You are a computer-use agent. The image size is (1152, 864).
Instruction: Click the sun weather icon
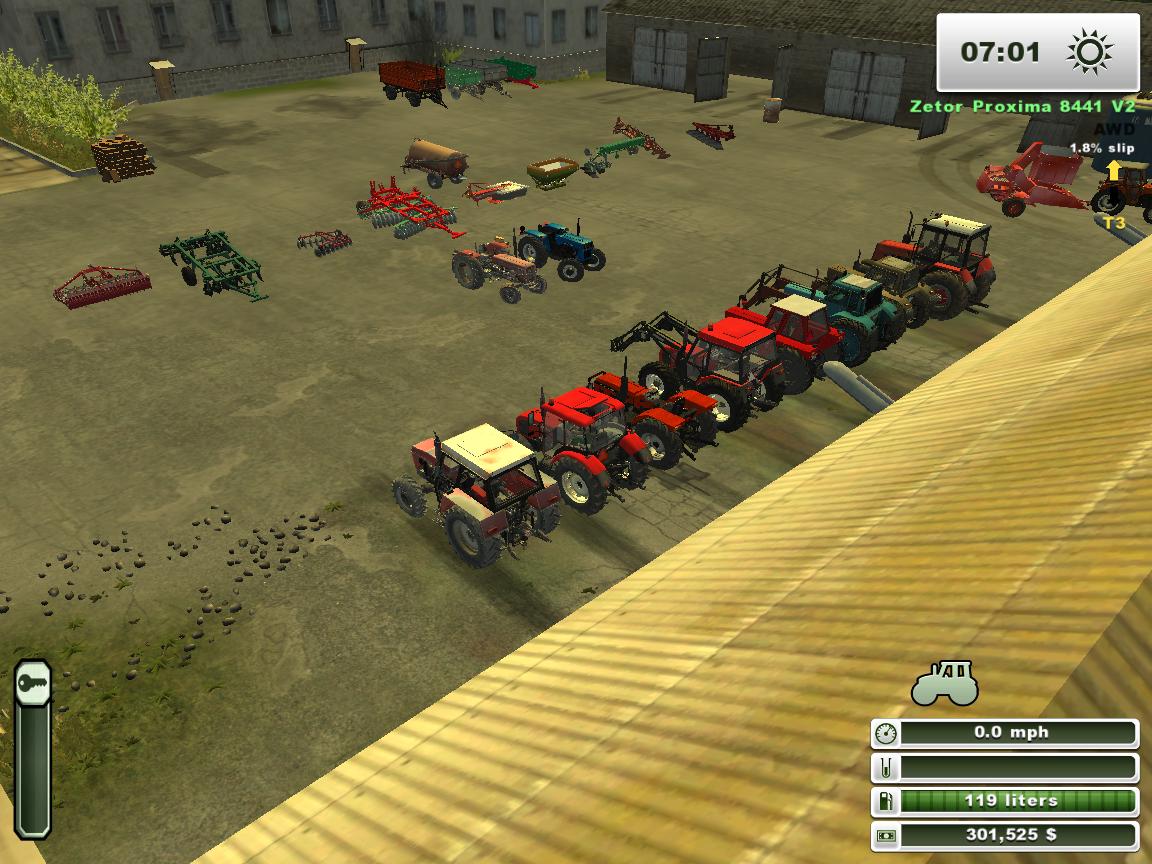1089,52
